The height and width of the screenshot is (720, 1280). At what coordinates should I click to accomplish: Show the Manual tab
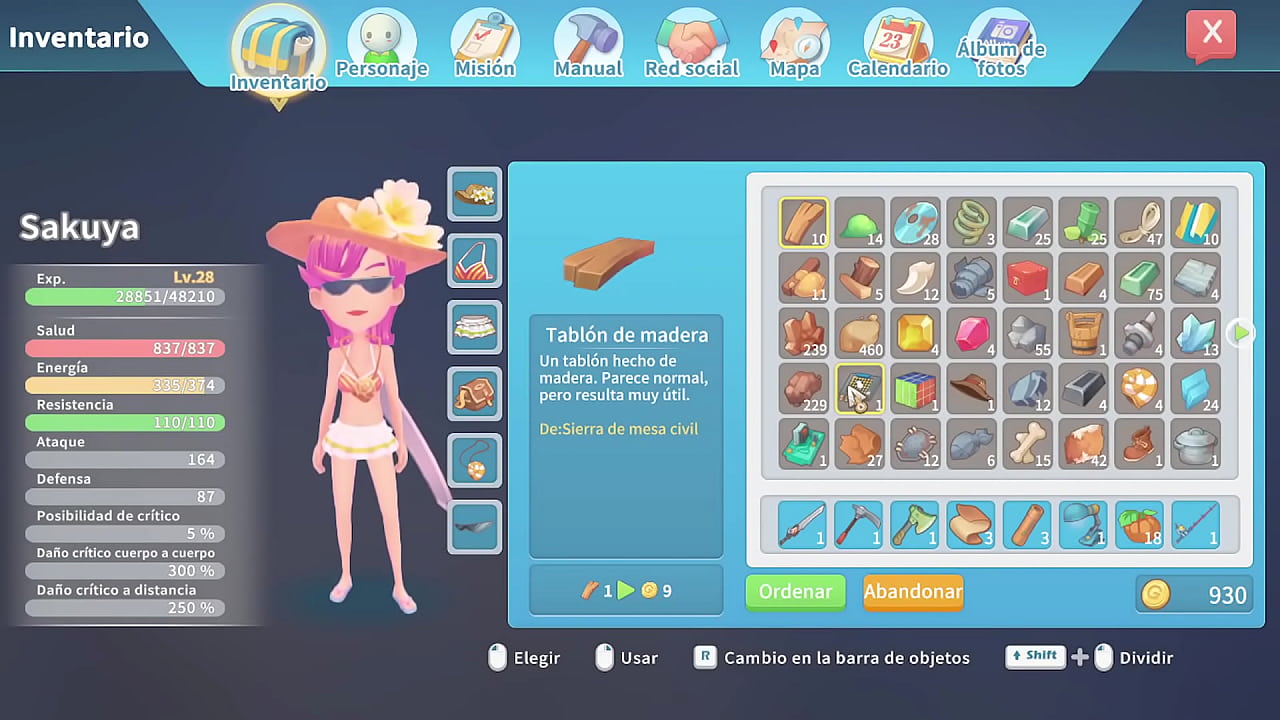(x=588, y=45)
